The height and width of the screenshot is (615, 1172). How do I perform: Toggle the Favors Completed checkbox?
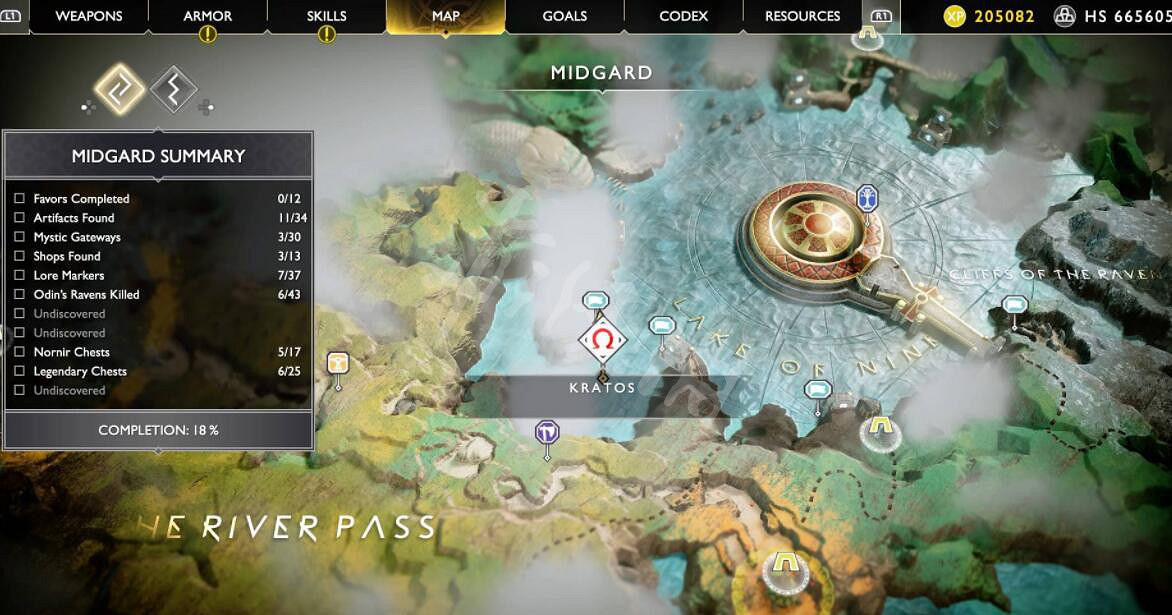point(19,199)
